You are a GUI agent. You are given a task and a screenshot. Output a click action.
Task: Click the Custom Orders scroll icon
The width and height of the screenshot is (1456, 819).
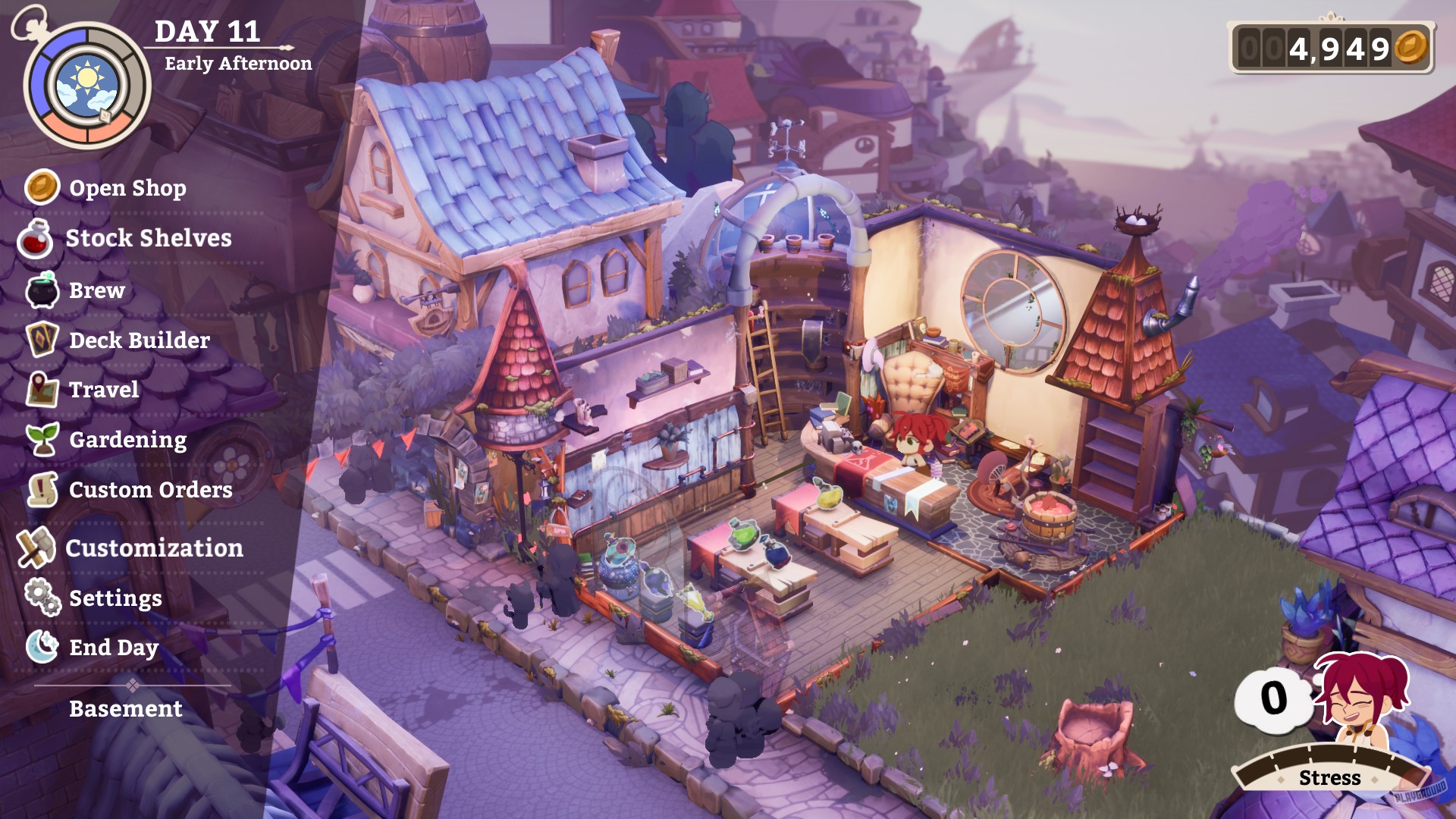click(x=42, y=491)
